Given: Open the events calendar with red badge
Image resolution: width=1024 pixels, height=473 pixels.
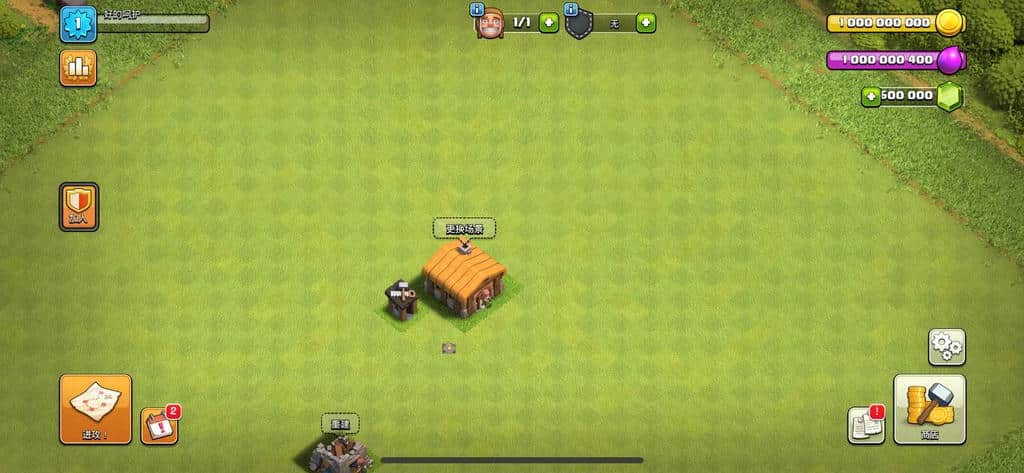Looking at the screenshot, I should pyautogui.click(x=159, y=426).
